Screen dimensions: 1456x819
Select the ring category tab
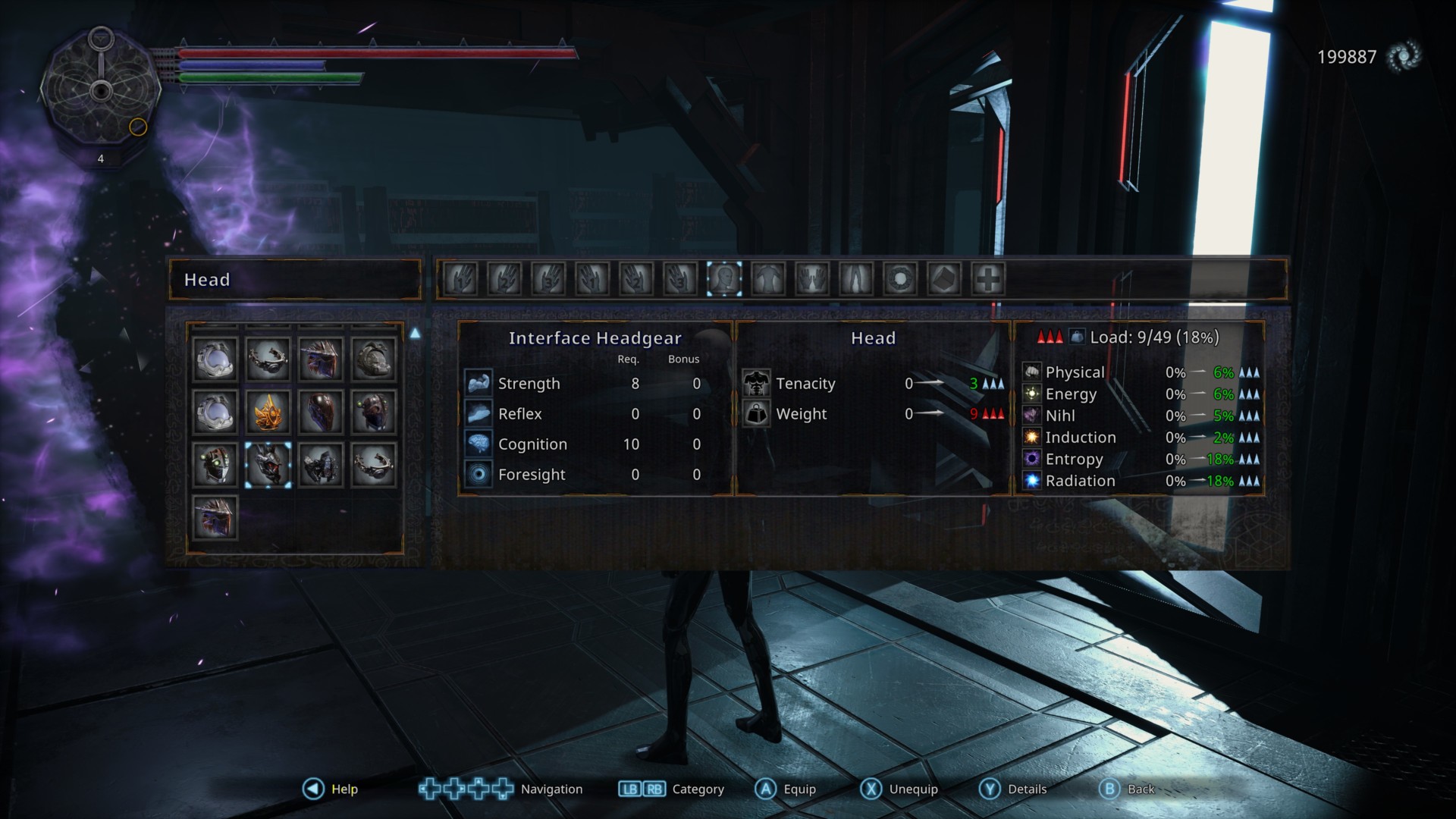pyautogui.click(x=900, y=280)
